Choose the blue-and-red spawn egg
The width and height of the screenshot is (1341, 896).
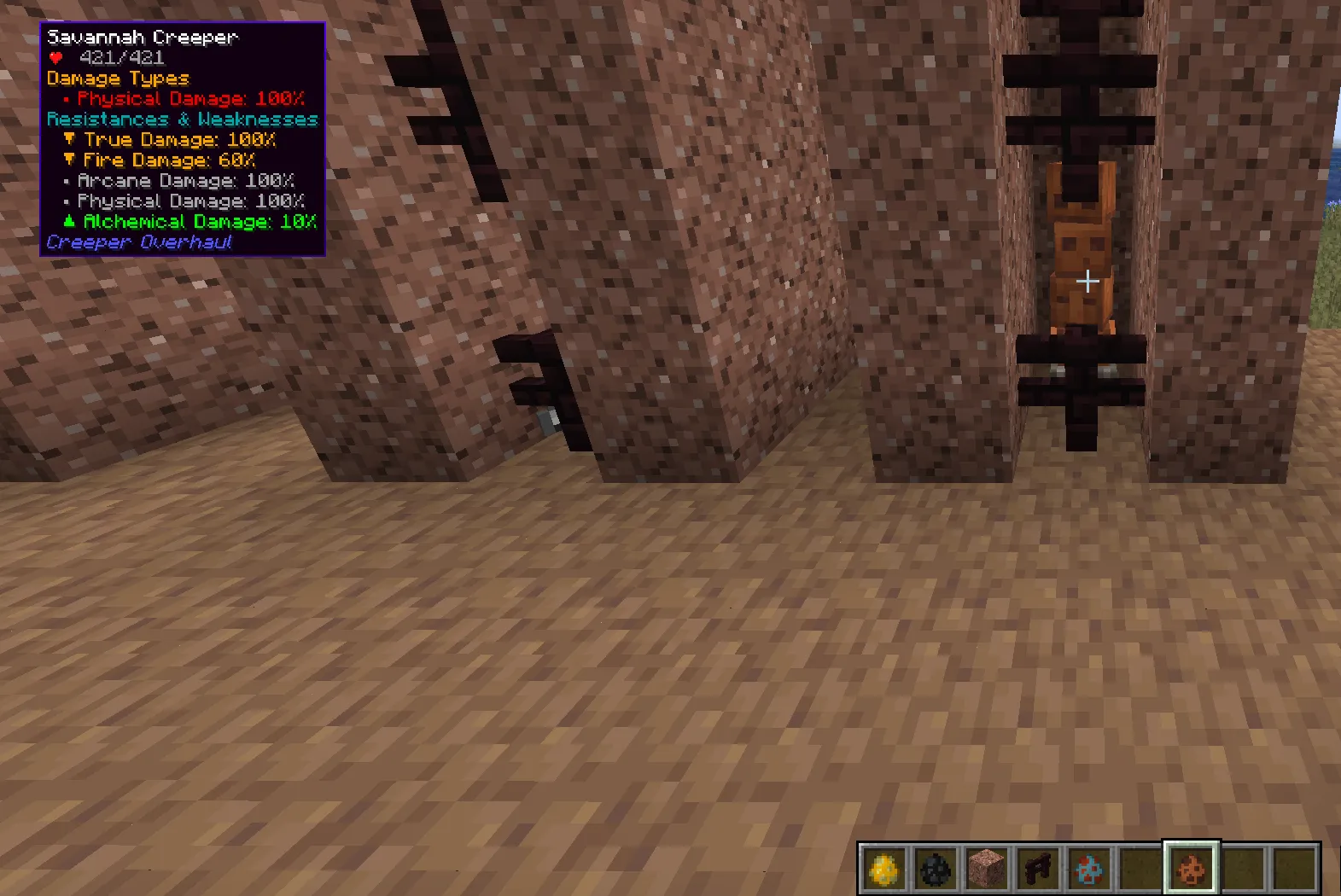[1087, 867]
